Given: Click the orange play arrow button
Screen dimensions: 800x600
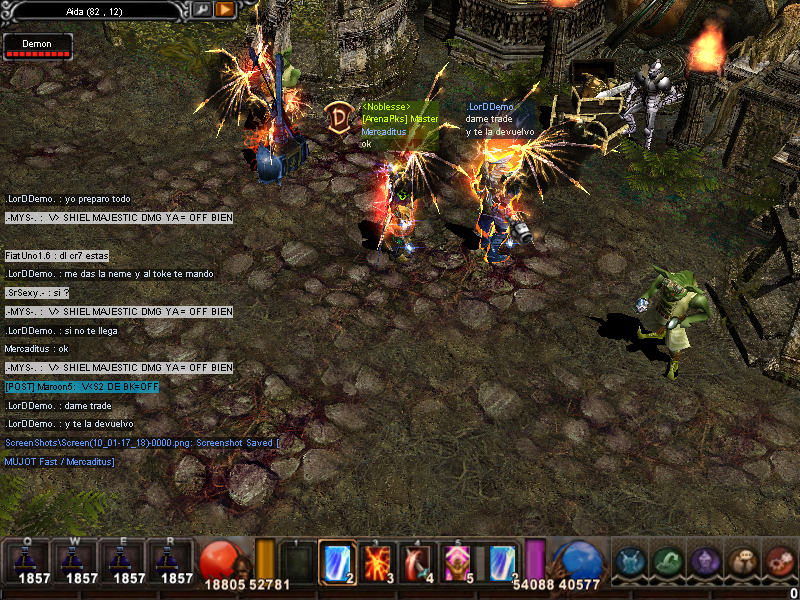Looking at the screenshot, I should [x=225, y=9].
